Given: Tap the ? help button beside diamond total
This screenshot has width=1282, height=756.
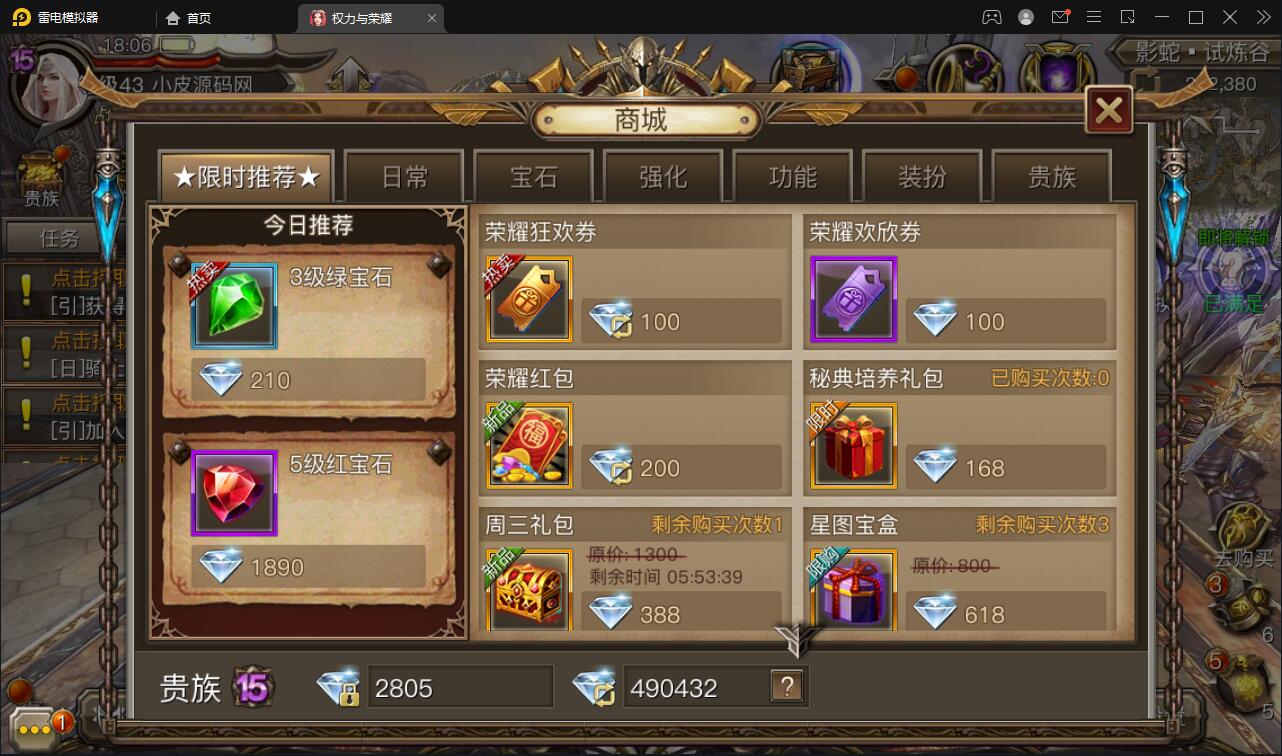Looking at the screenshot, I should pos(789,686).
